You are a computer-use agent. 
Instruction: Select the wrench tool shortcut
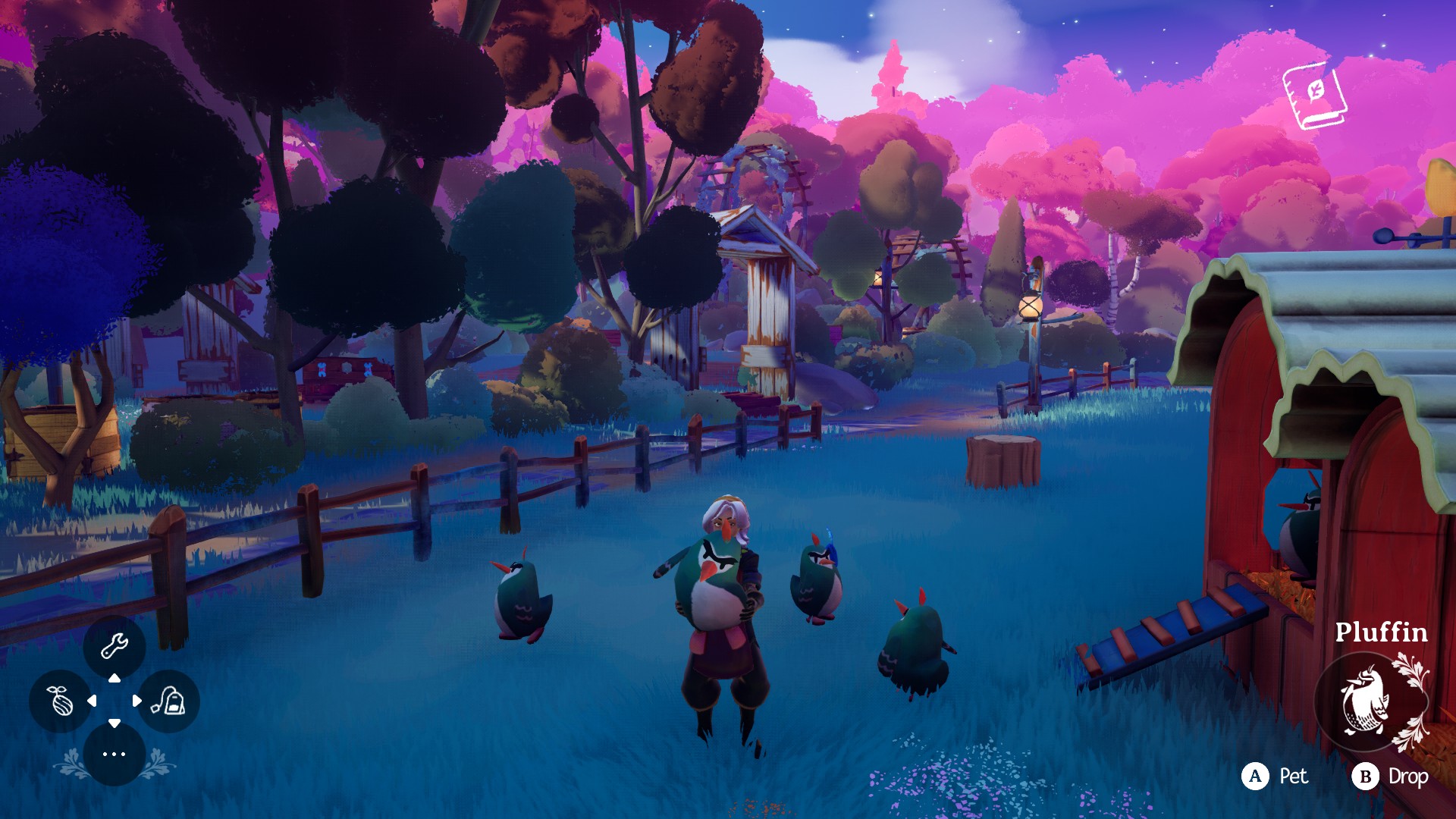click(115, 646)
